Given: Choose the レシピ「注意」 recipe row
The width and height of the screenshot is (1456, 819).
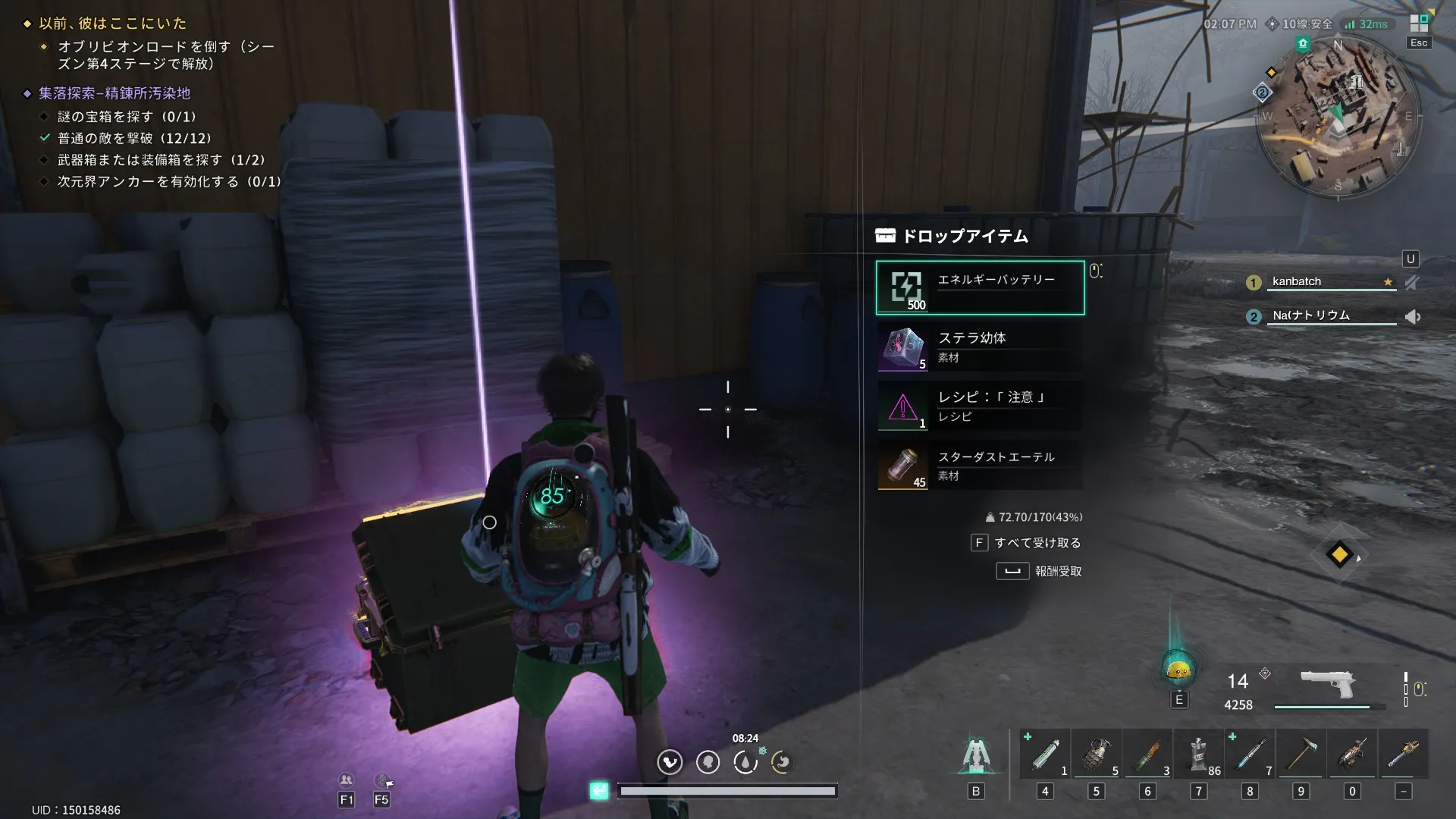Looking at the screenshot, I should click(x=980, y=406).
